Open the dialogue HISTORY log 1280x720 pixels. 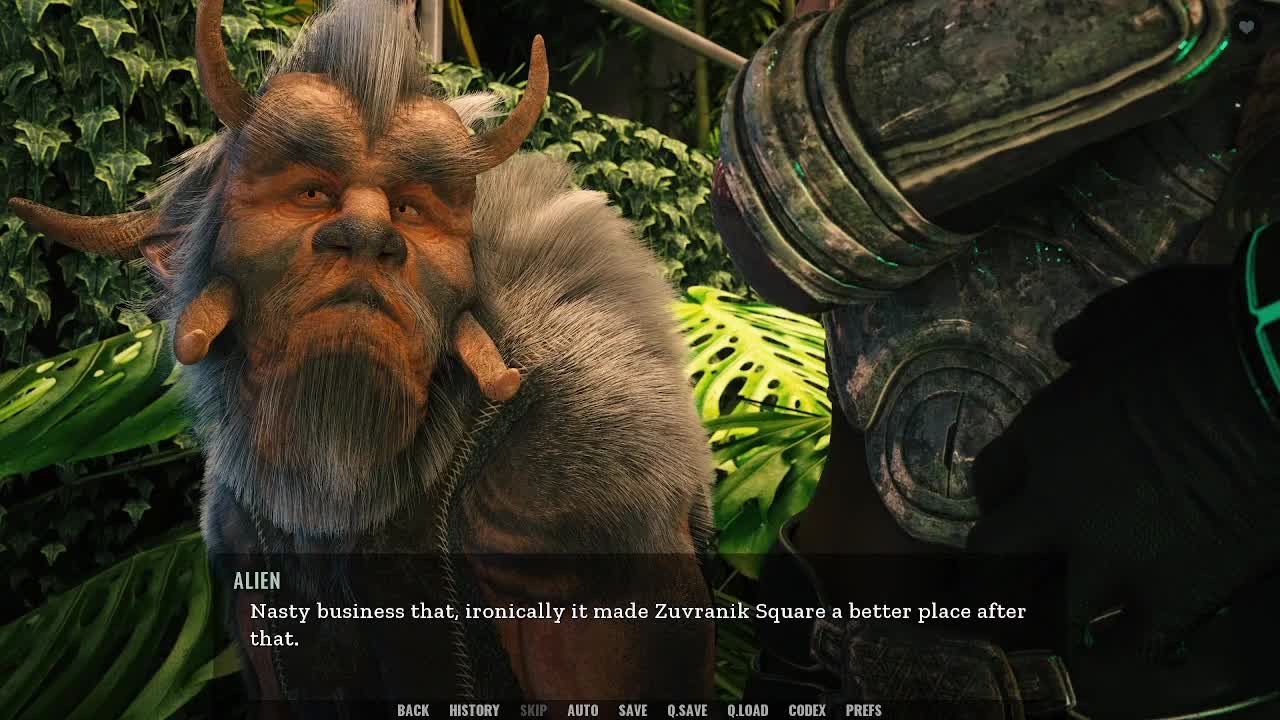(x=474, y=710)
